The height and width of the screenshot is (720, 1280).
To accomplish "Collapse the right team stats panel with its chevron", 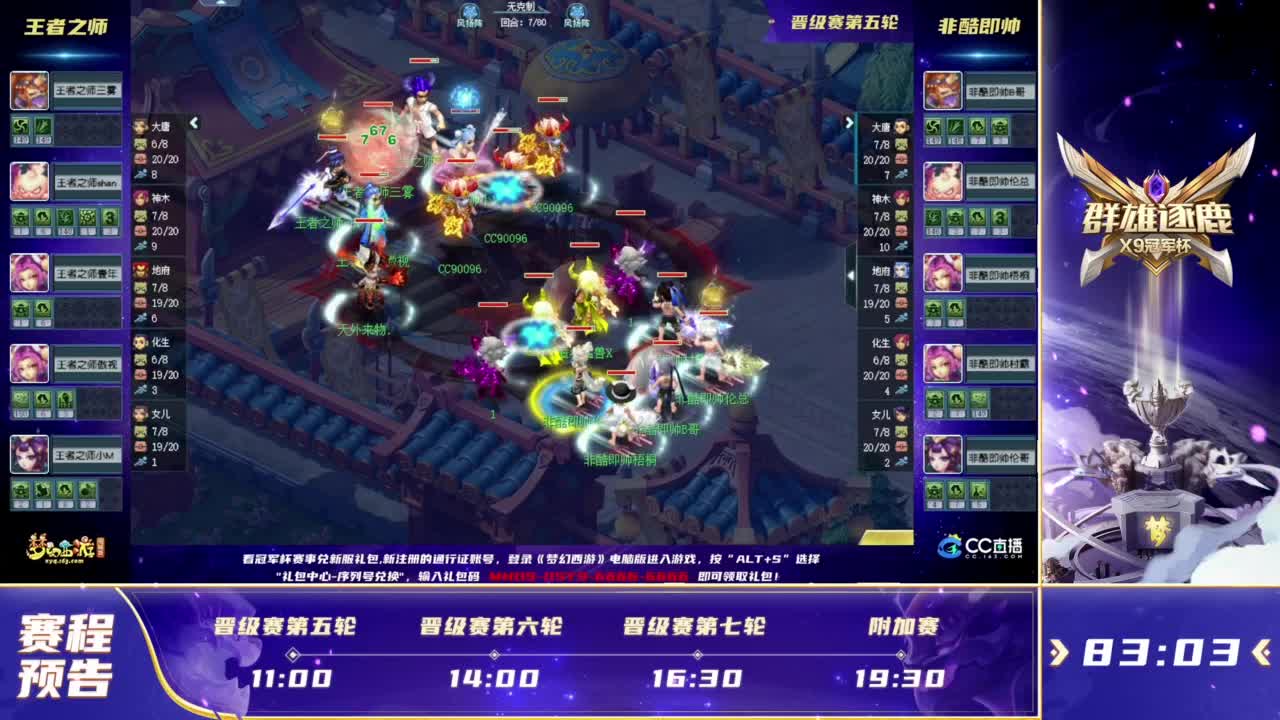I will 849,122.
